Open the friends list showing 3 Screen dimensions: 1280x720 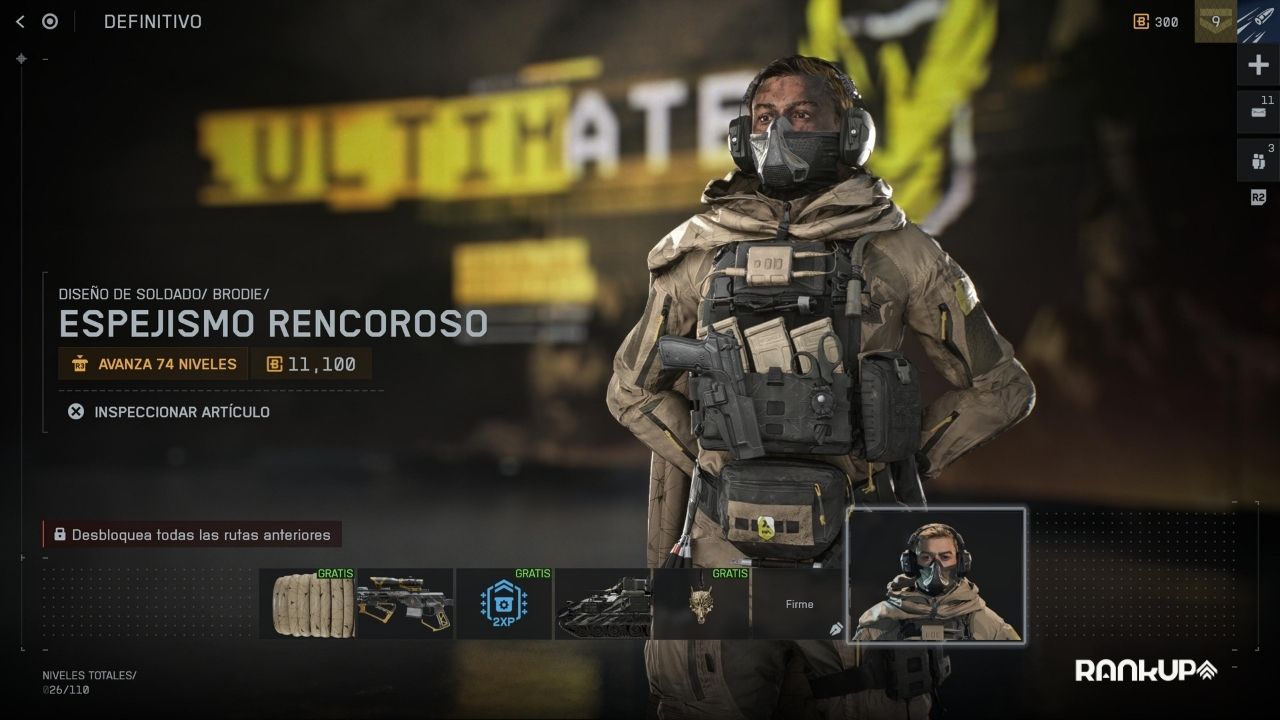[1258, 158]
